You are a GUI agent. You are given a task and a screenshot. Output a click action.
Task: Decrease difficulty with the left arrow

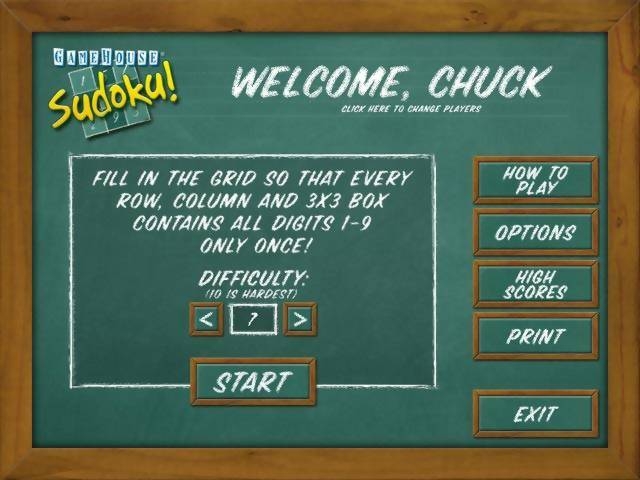[206, 320]
